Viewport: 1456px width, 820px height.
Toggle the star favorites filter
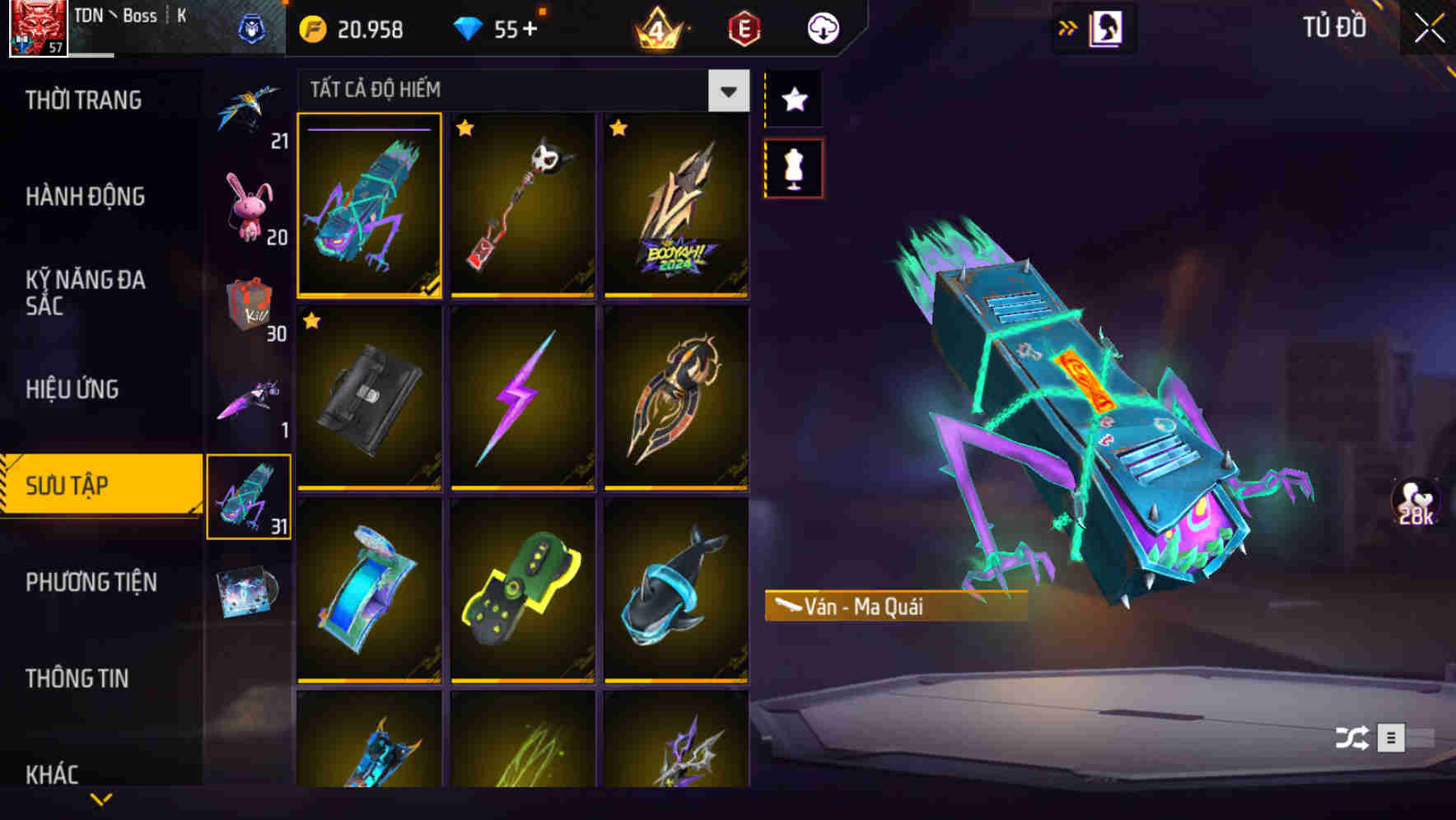[793, 100]
